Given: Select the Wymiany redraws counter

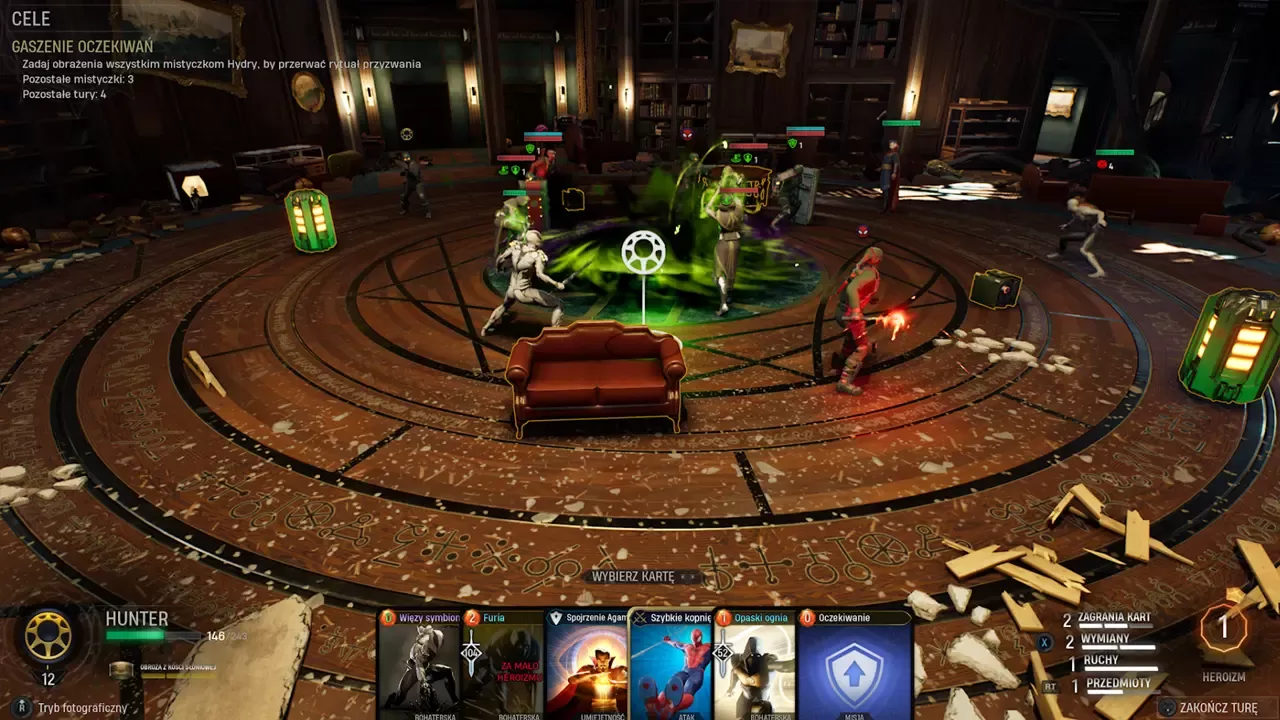Looking at the screenshot, I should [x=1105, y=640].
